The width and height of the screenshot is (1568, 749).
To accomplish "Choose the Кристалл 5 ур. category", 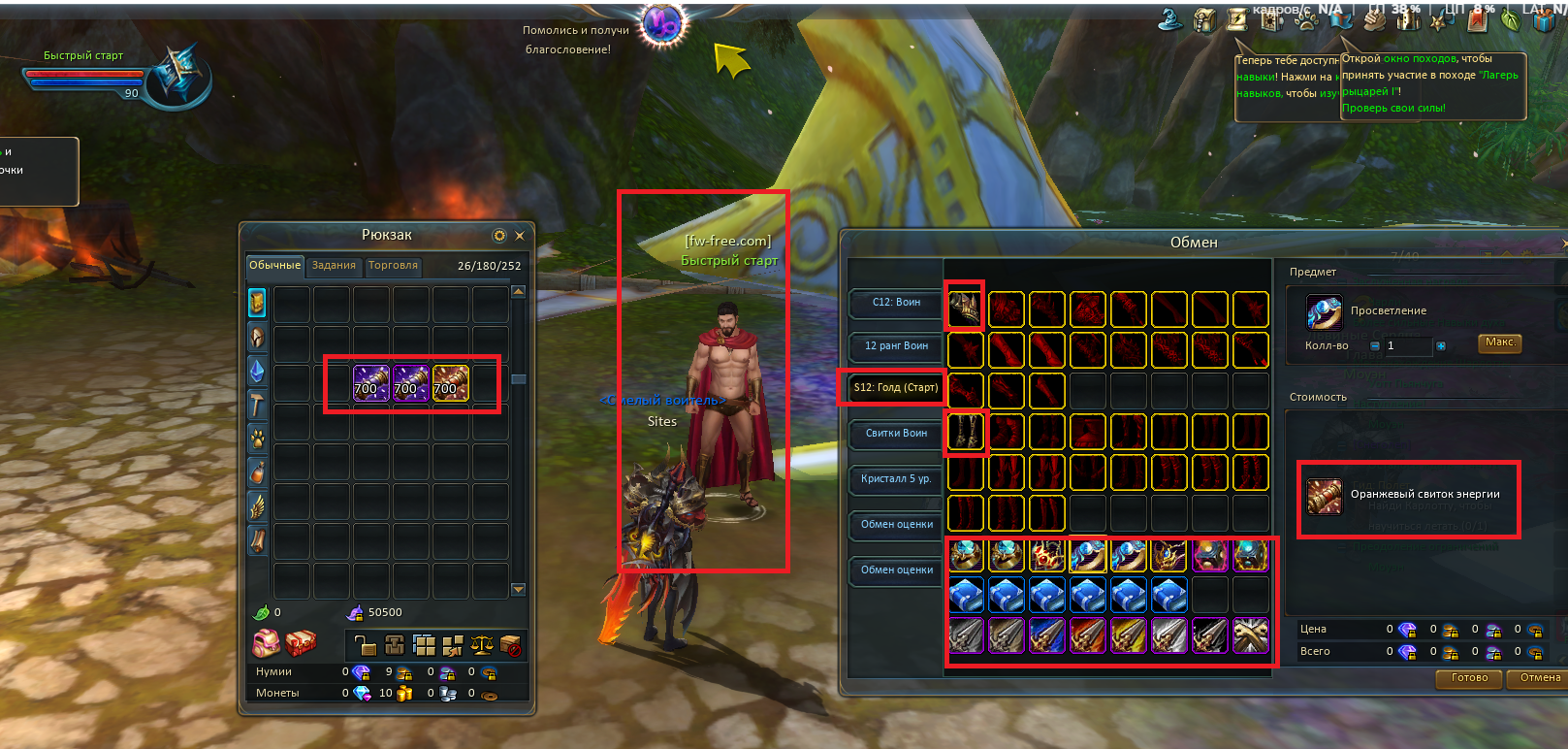I will (x=896, y=479).
